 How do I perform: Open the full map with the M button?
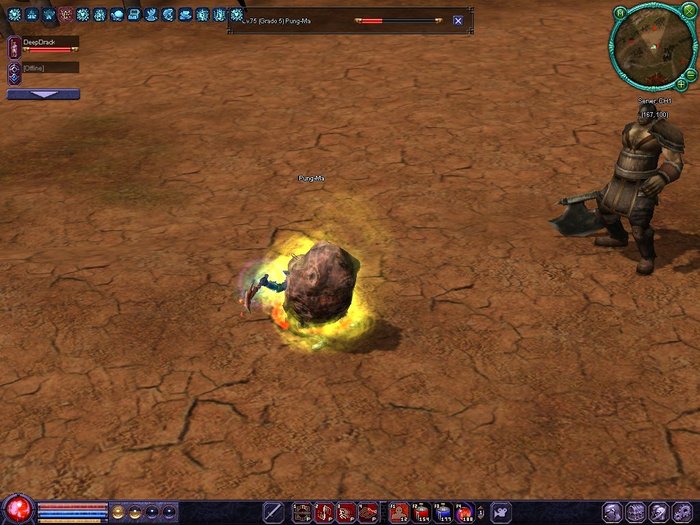point(620,12)
